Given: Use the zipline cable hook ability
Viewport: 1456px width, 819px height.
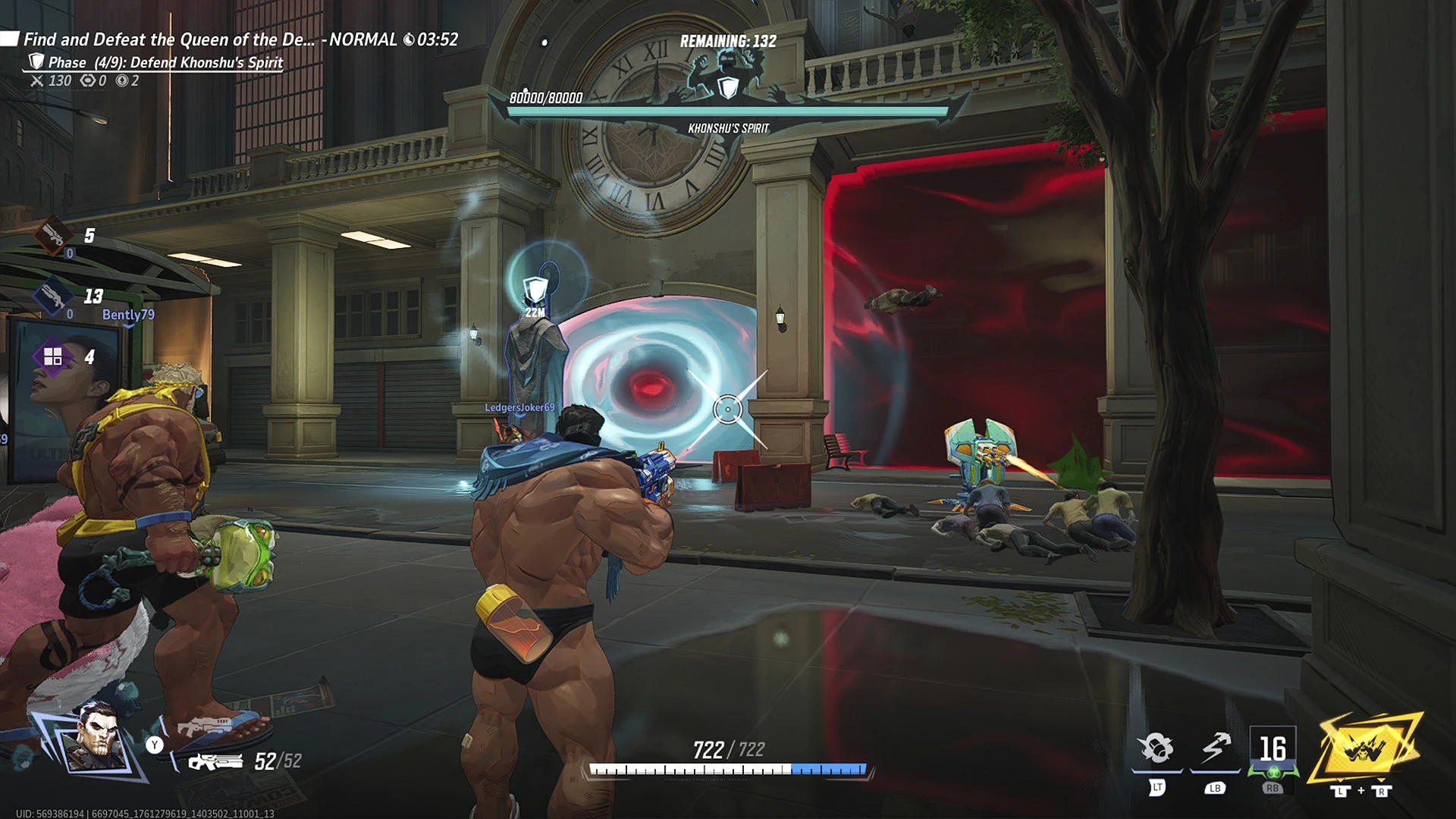Looking at the screenshot, I should pos(1215,748).
